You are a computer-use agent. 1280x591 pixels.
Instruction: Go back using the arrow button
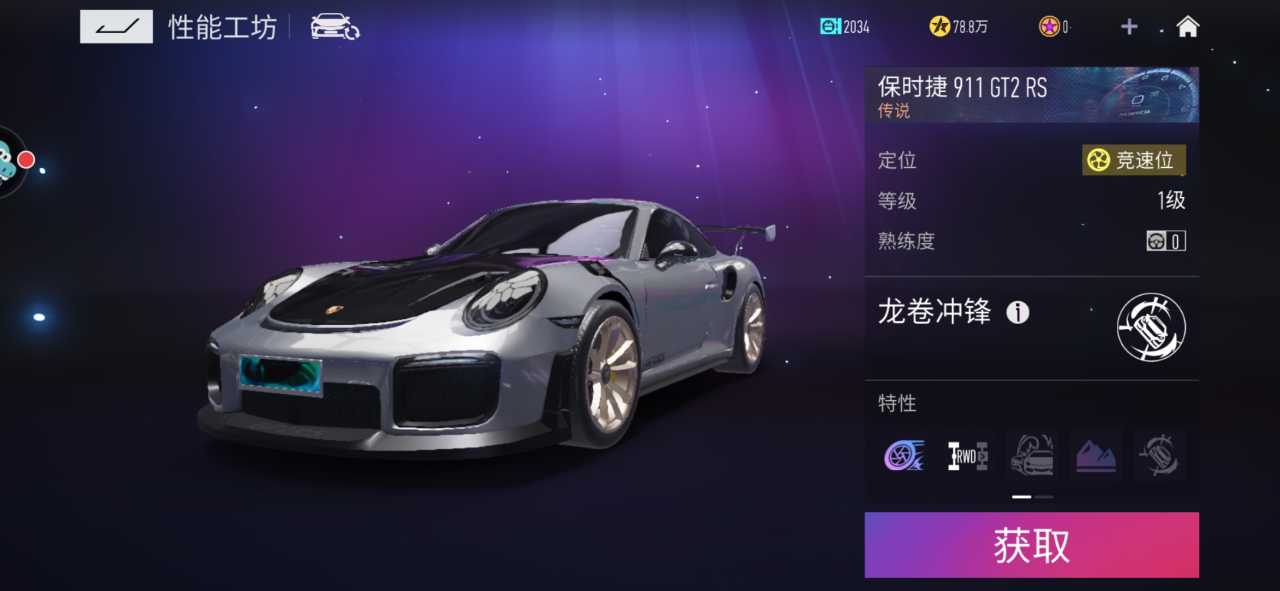(116, 27)
